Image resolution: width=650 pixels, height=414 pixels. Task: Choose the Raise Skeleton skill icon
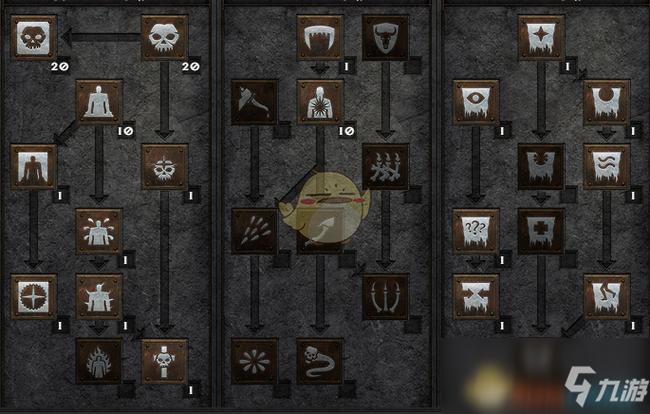[165, 39]
